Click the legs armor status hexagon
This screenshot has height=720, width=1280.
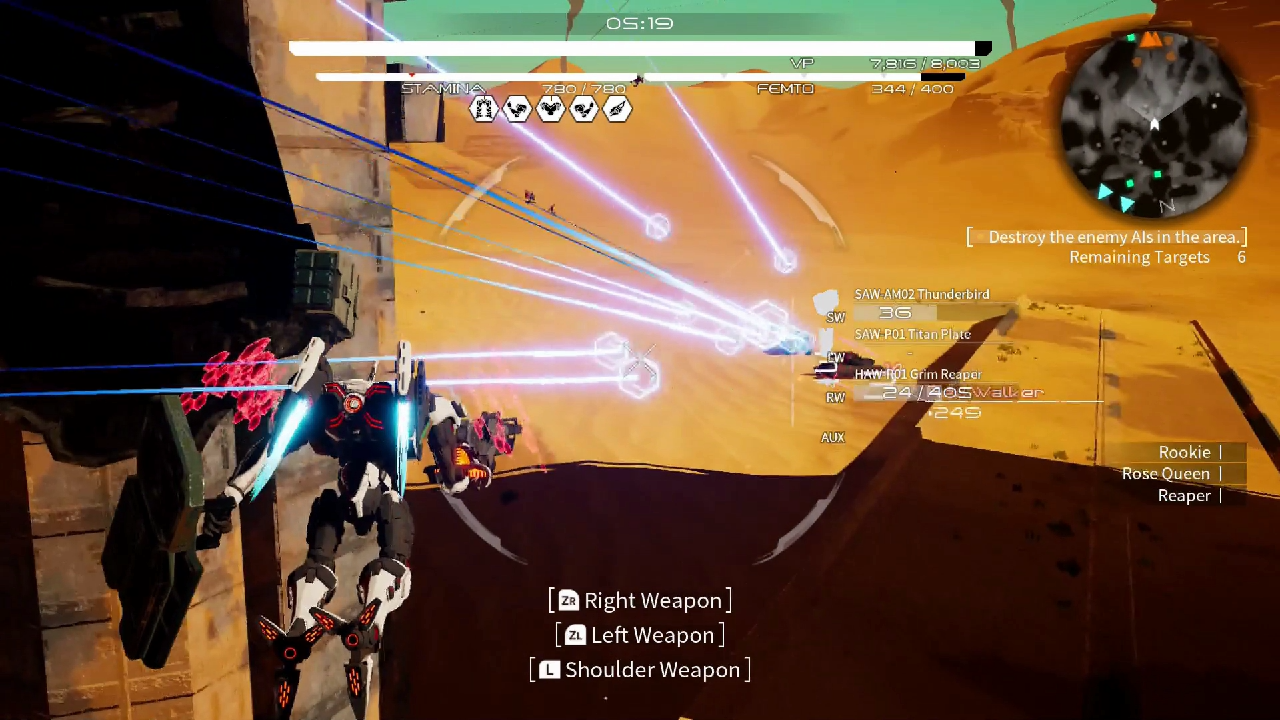484,109
